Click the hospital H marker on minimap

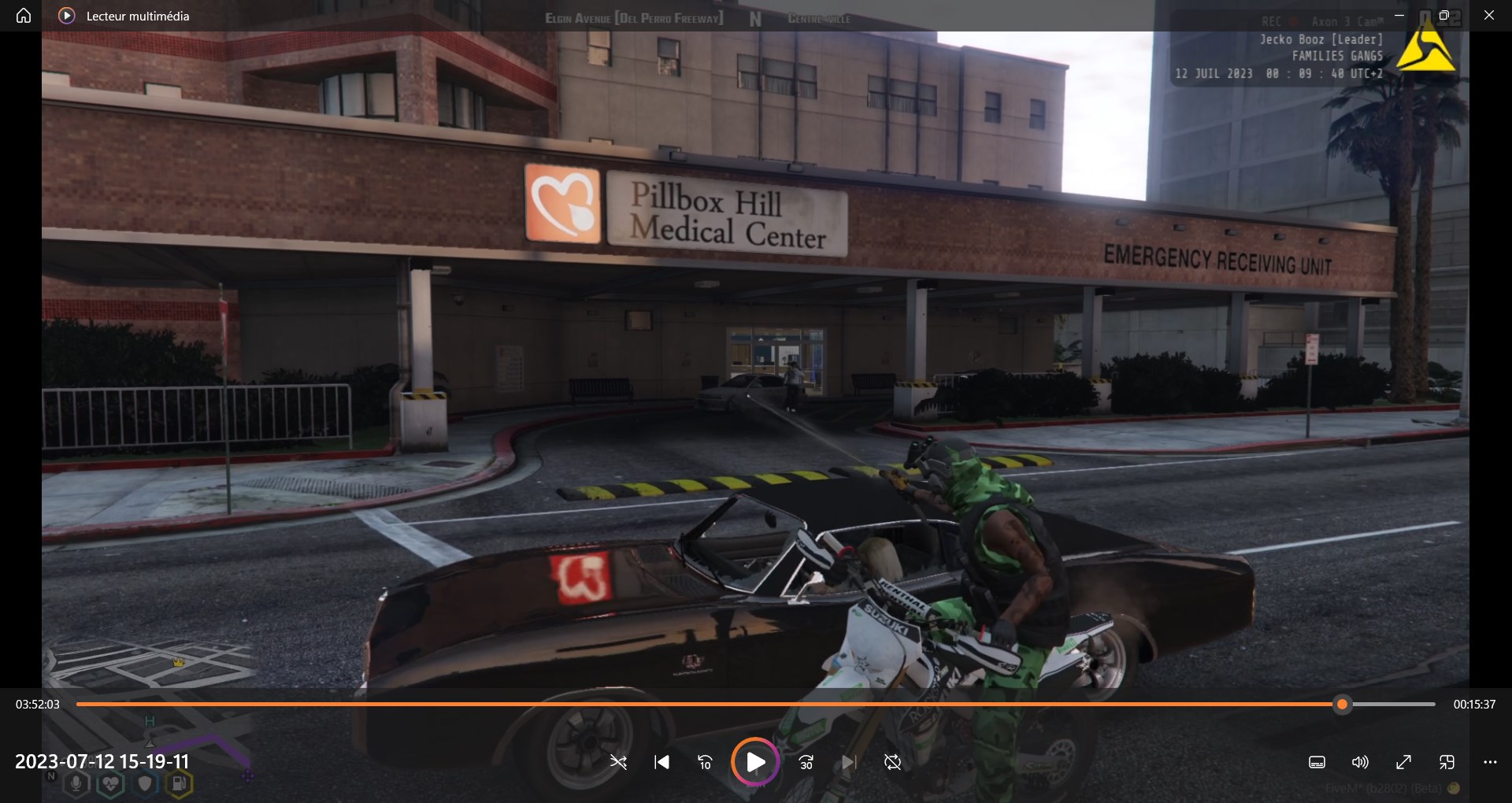click(150, 721)
